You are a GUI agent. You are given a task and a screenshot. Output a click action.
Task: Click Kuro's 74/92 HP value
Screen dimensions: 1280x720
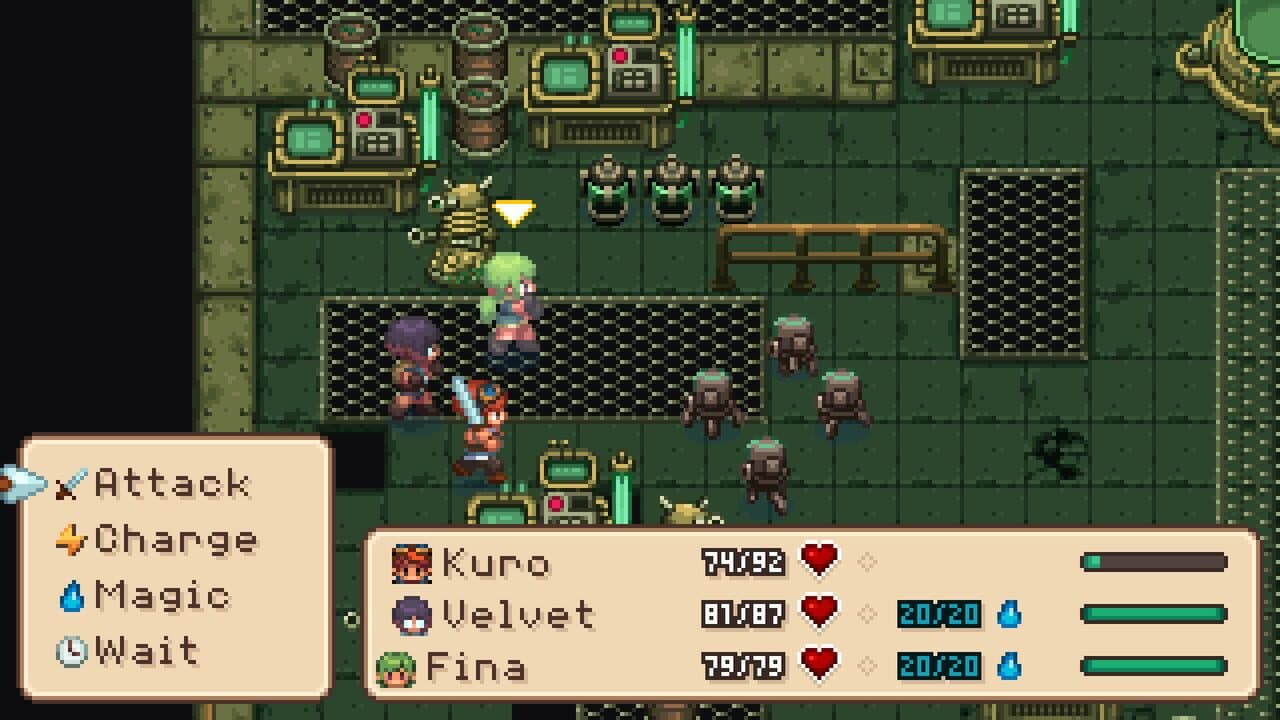tap(742, 563)
